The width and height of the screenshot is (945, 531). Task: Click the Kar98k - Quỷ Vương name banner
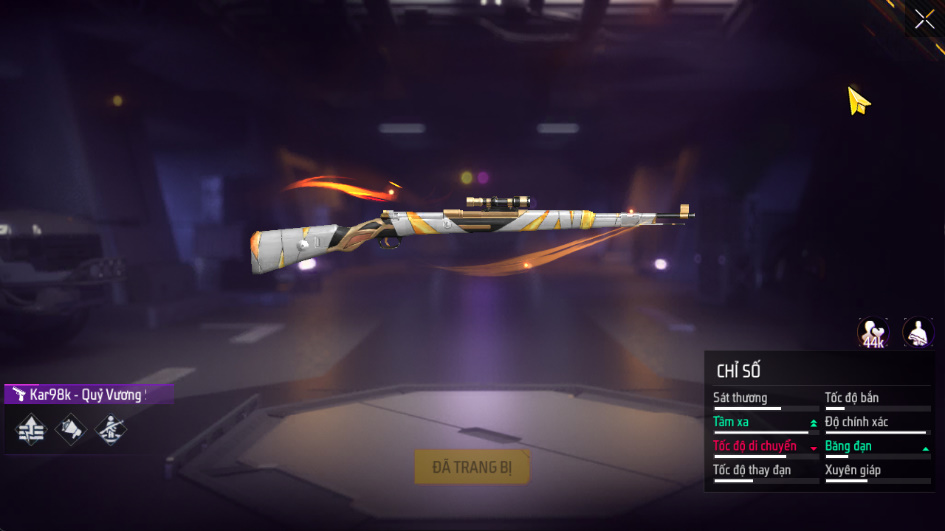click(x=88, y=394)
